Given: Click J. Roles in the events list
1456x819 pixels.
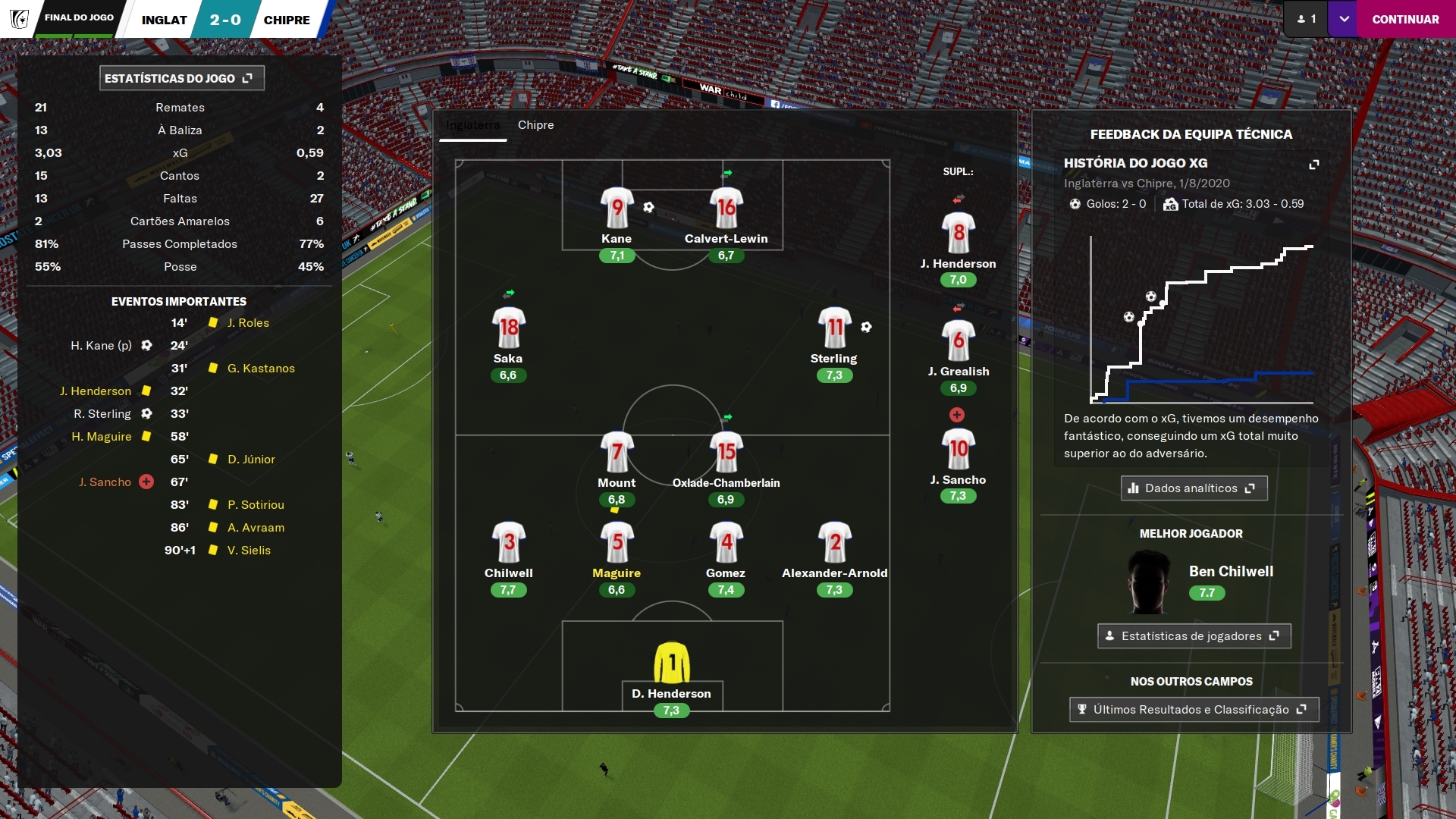Looking at the screenshot, I should tap(248, 323).
